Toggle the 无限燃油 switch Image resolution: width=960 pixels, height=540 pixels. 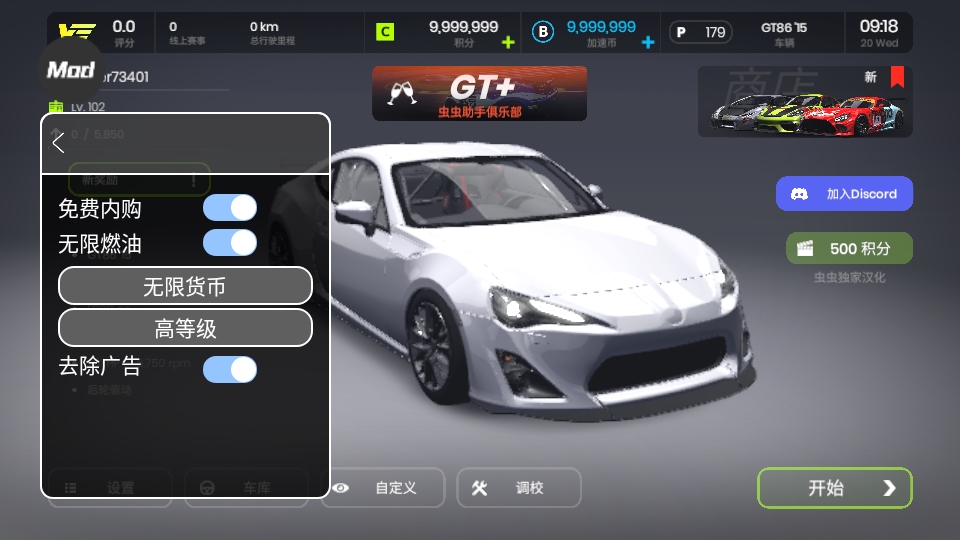[229, 243]
